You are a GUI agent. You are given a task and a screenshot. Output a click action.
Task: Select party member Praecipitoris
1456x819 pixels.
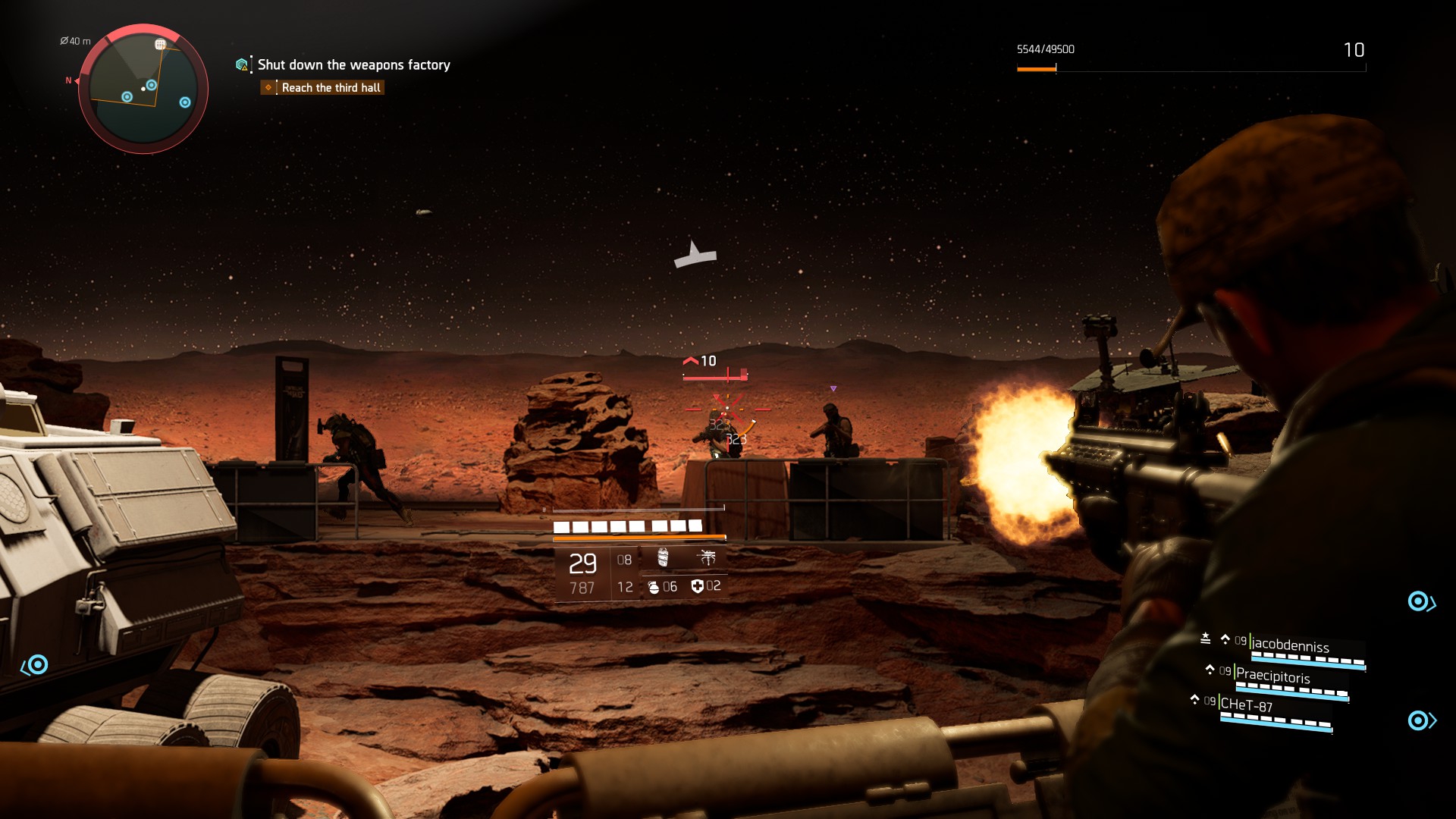point(1272,676)
